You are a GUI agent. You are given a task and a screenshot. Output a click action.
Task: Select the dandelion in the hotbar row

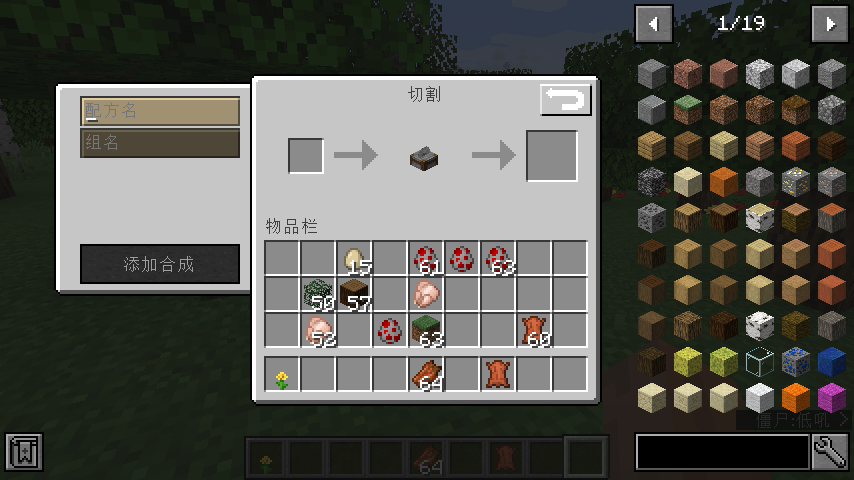click(283, 375)
